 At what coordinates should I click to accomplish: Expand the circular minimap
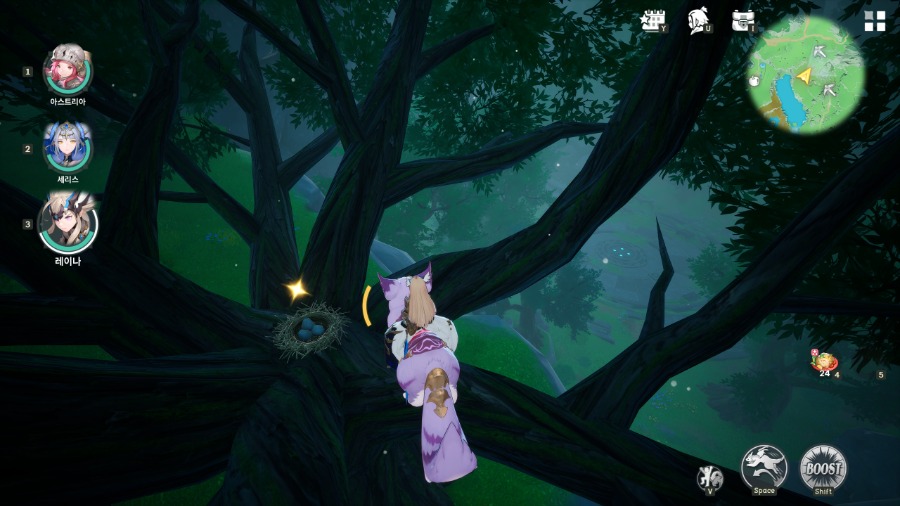point(806,75)
